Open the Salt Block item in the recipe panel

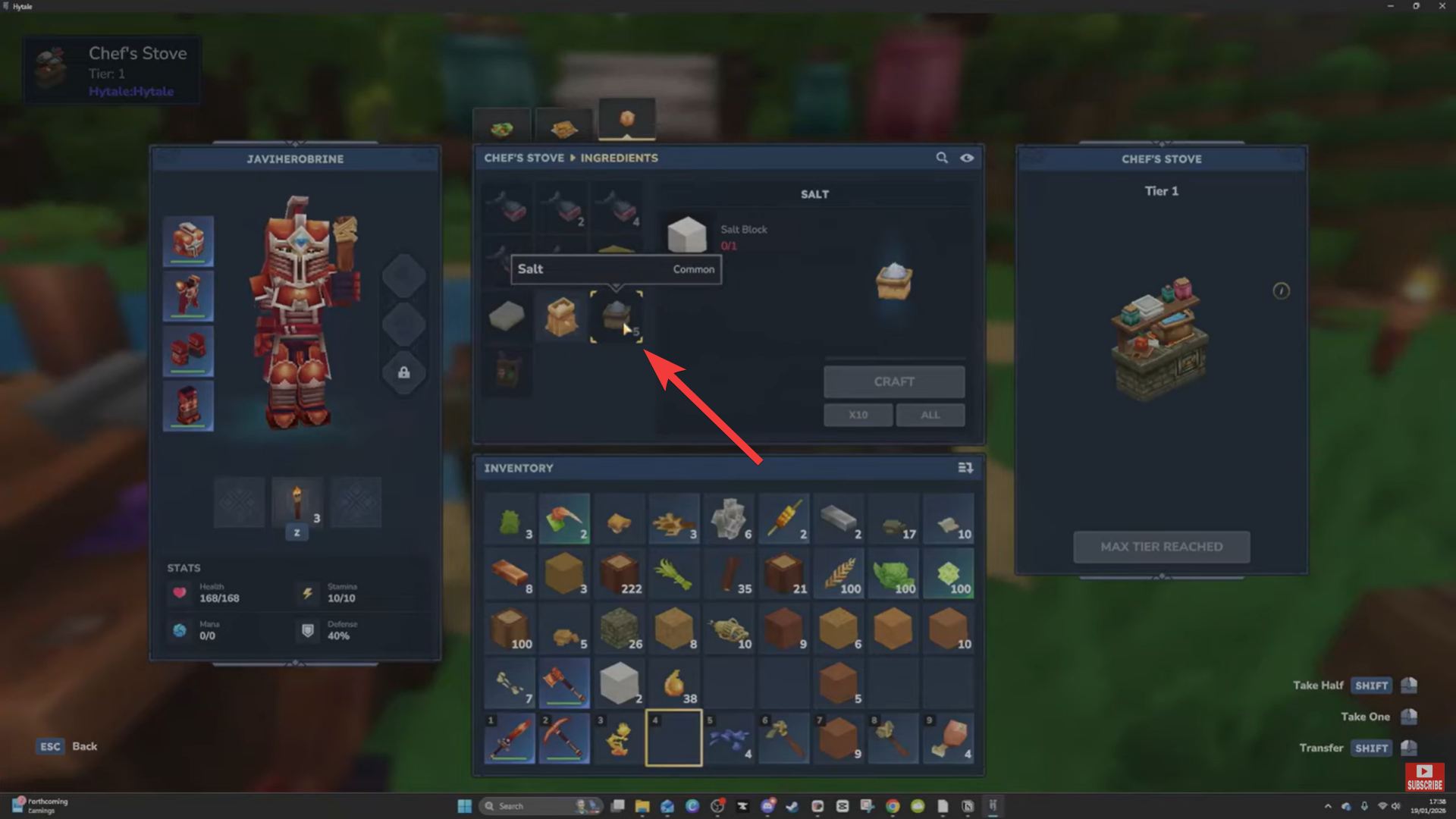tap(686, 235)
